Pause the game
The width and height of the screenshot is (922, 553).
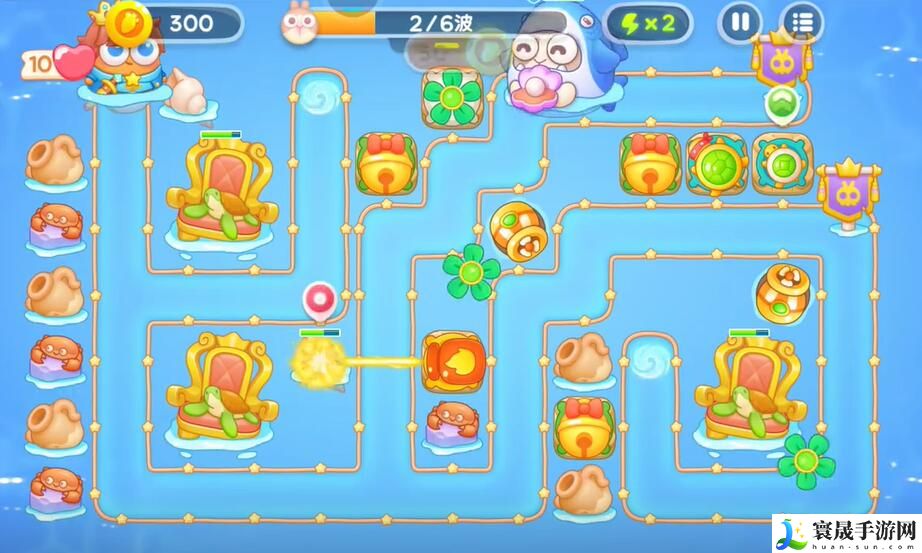coord(741,22)
